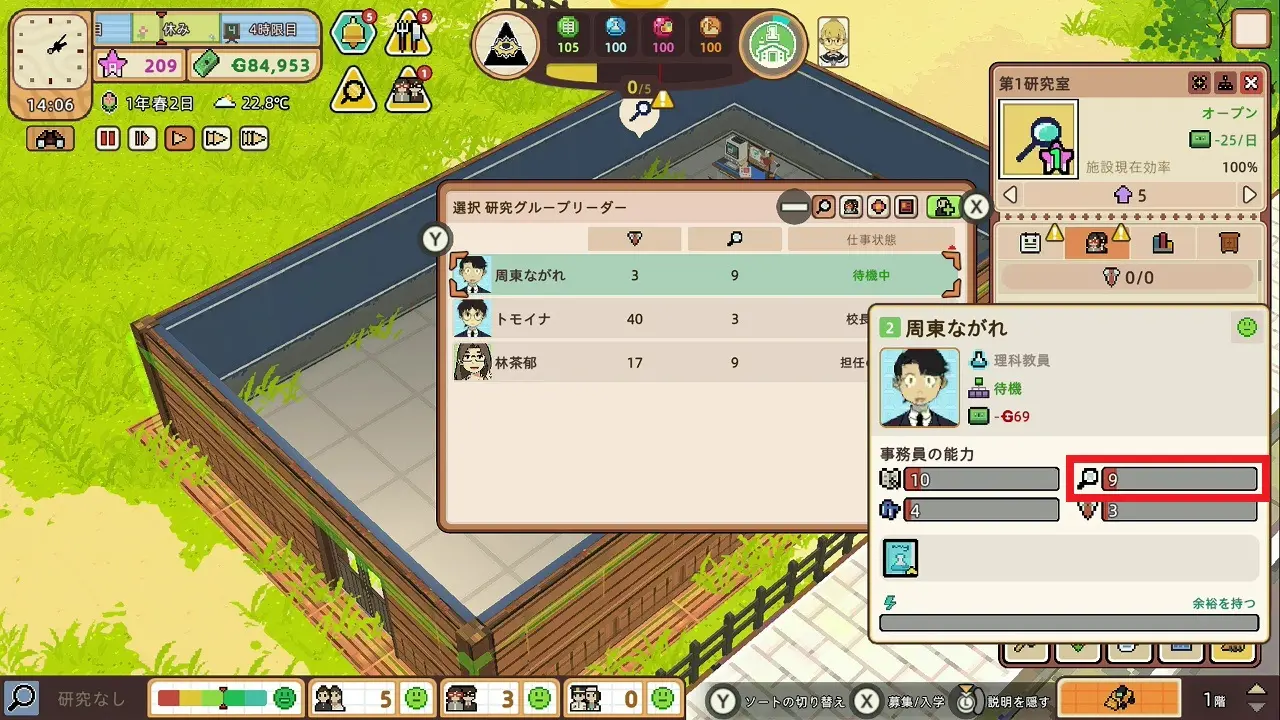Switch to fastest triple-arrow speed
The height and width of the screenshot is (720, 1280).
253,138
